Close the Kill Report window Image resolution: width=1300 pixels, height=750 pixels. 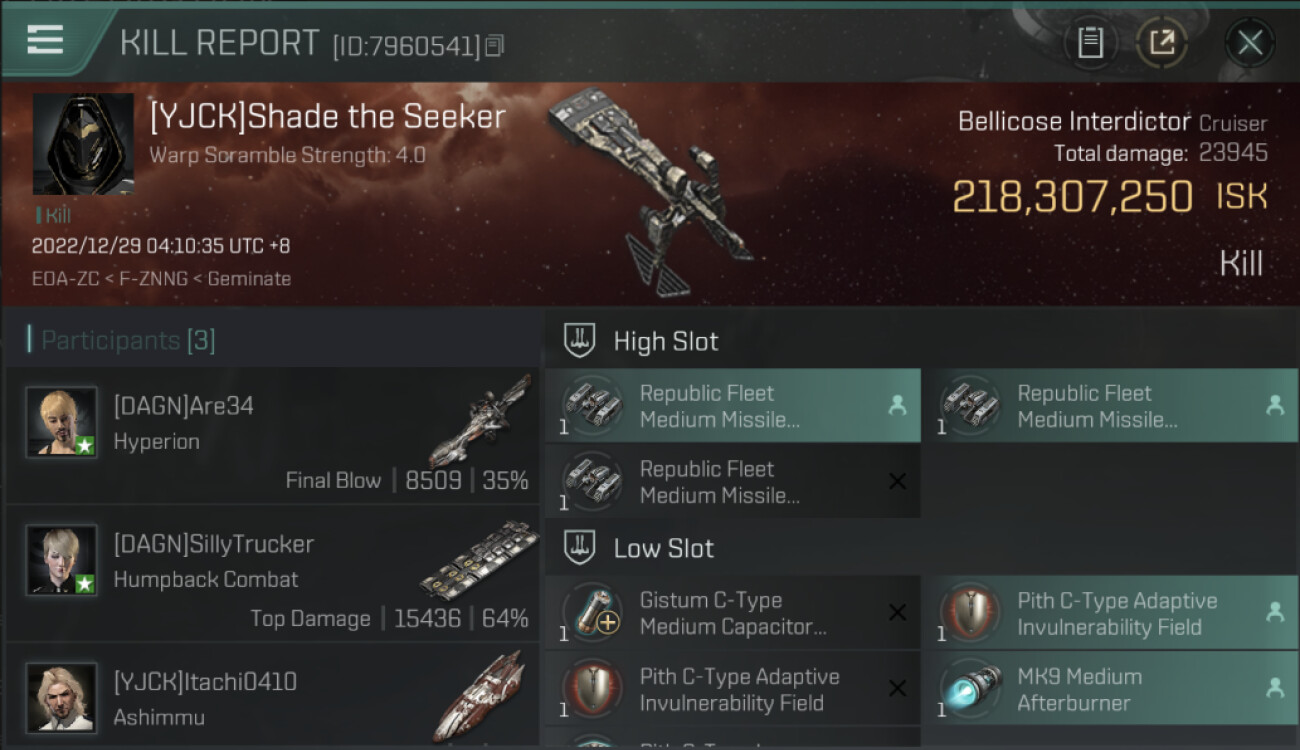click(x=1249, y=43)
